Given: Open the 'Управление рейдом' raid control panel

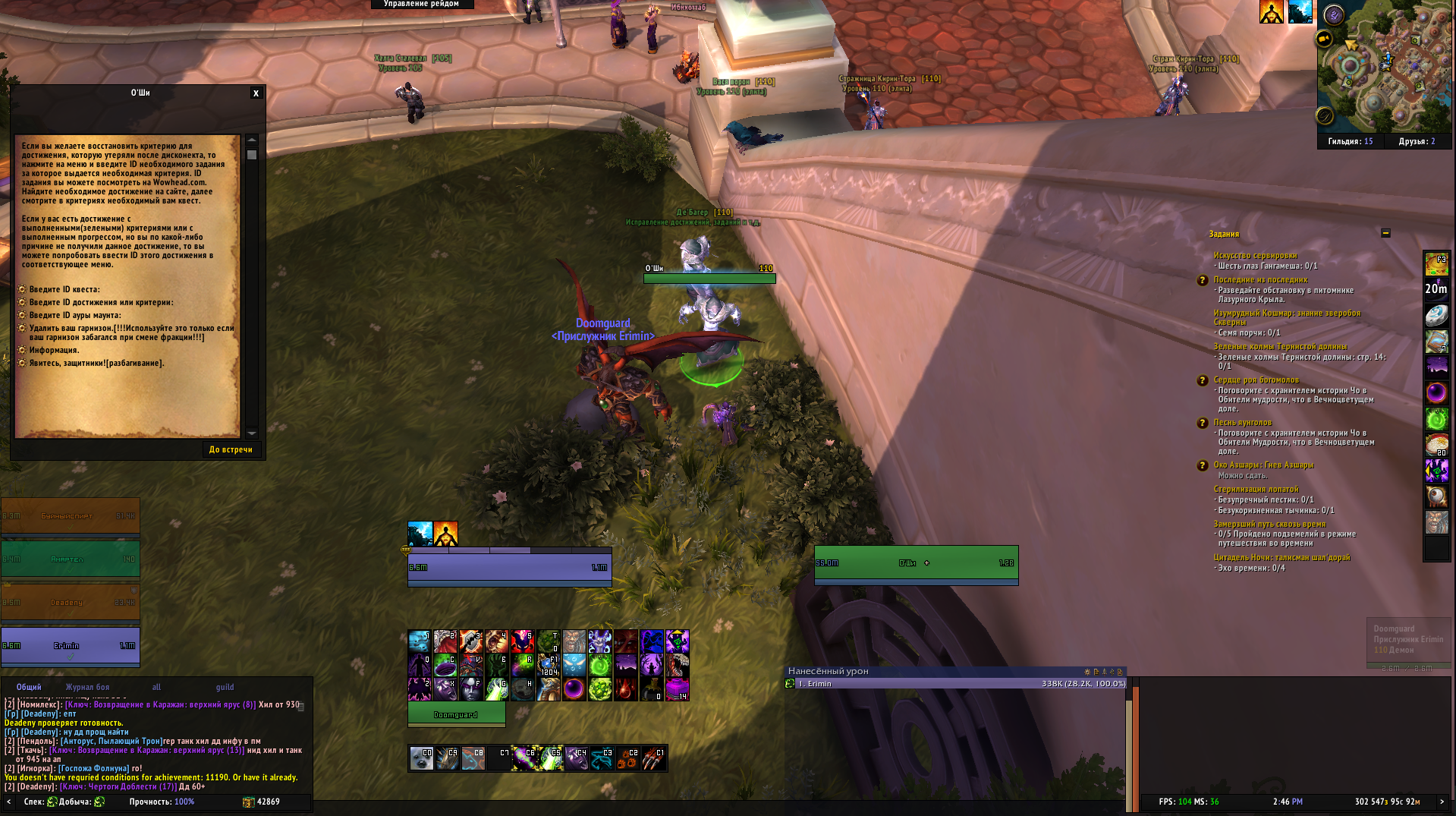Looking at the screenshot, I should tap(422, 5).
